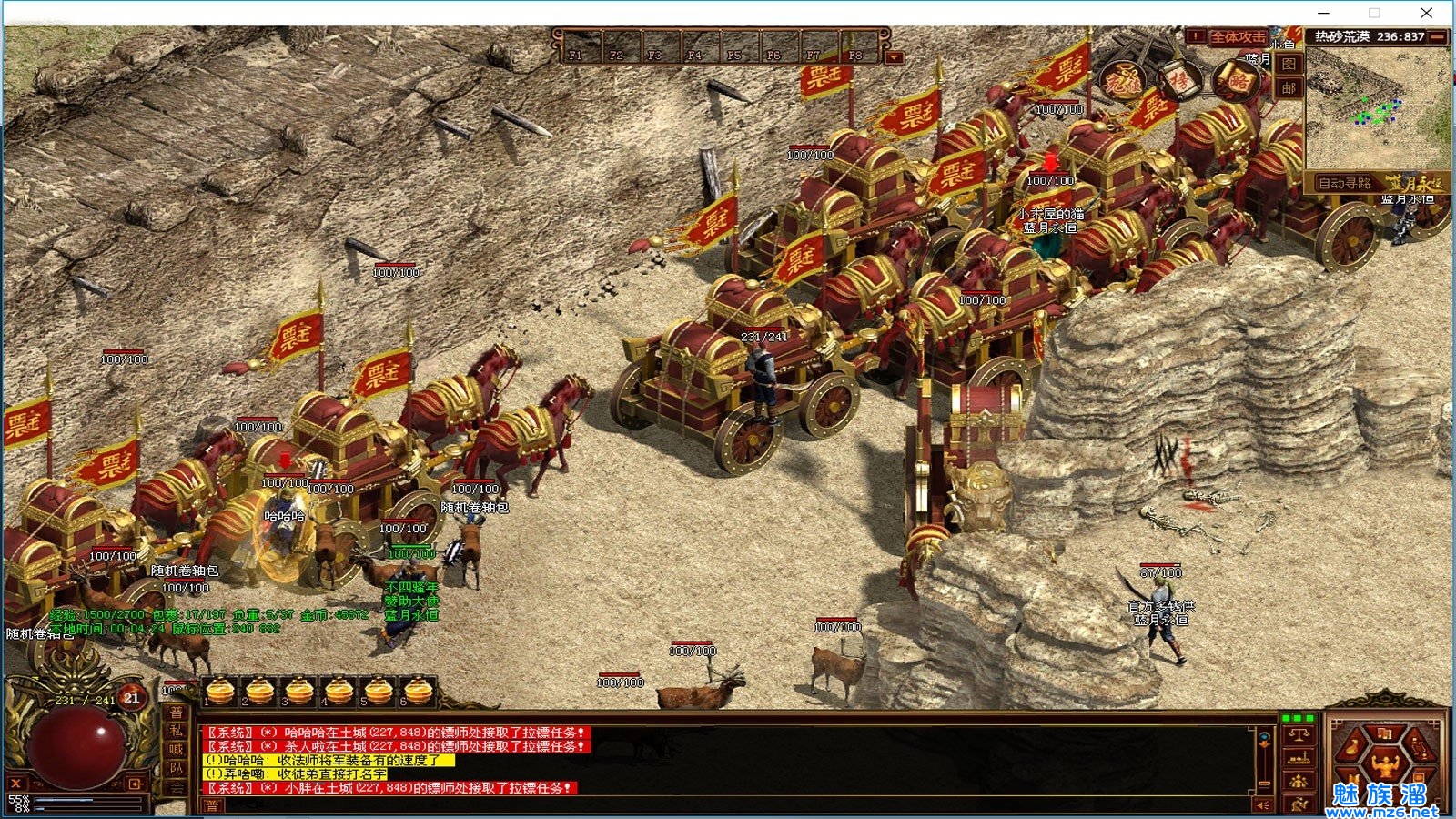Open the 榜 ranking scroll icon
The height and width of the screenshot is (819, 1456).
[1179, 83]
